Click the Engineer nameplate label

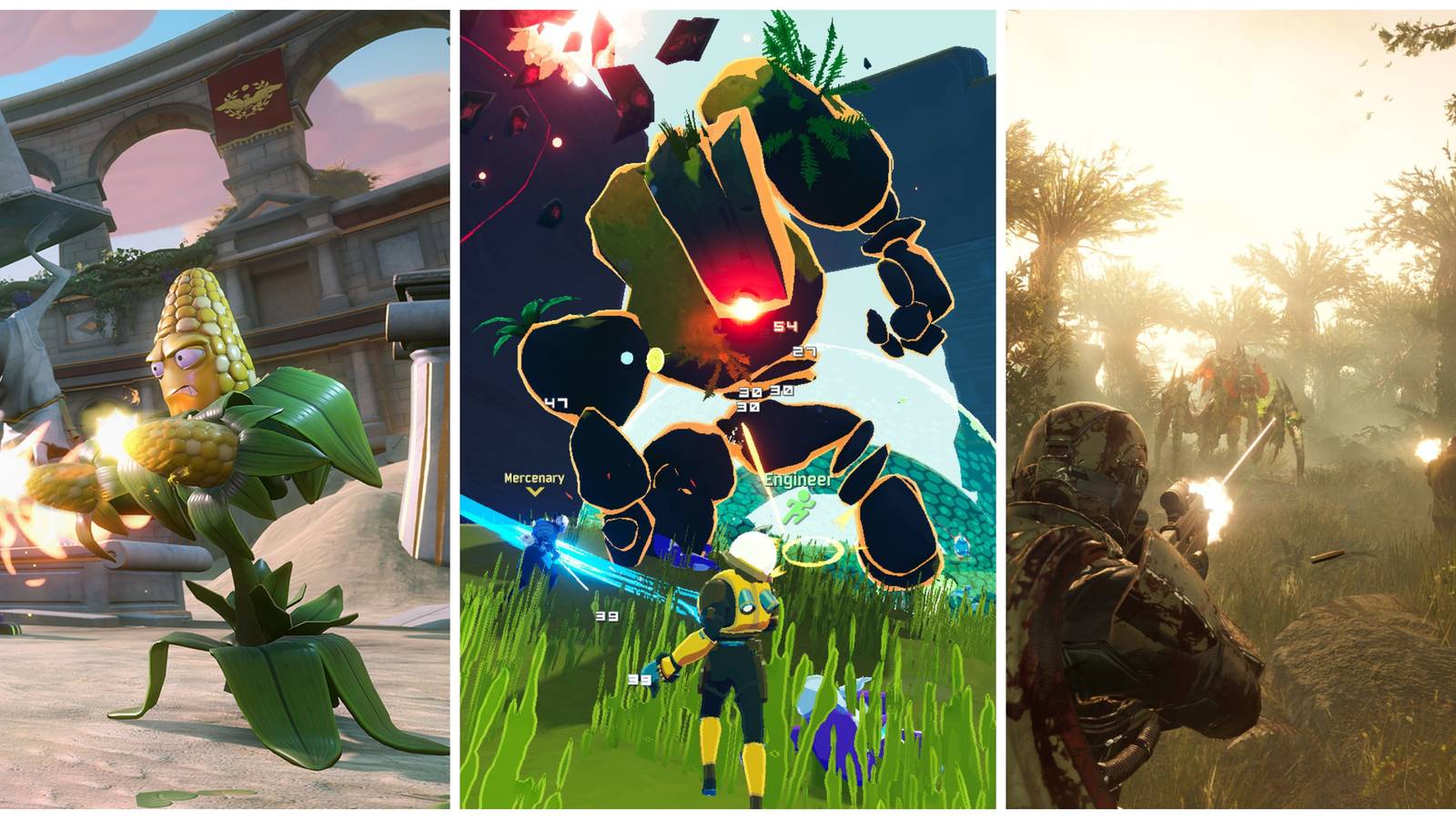tap(797, 480)
